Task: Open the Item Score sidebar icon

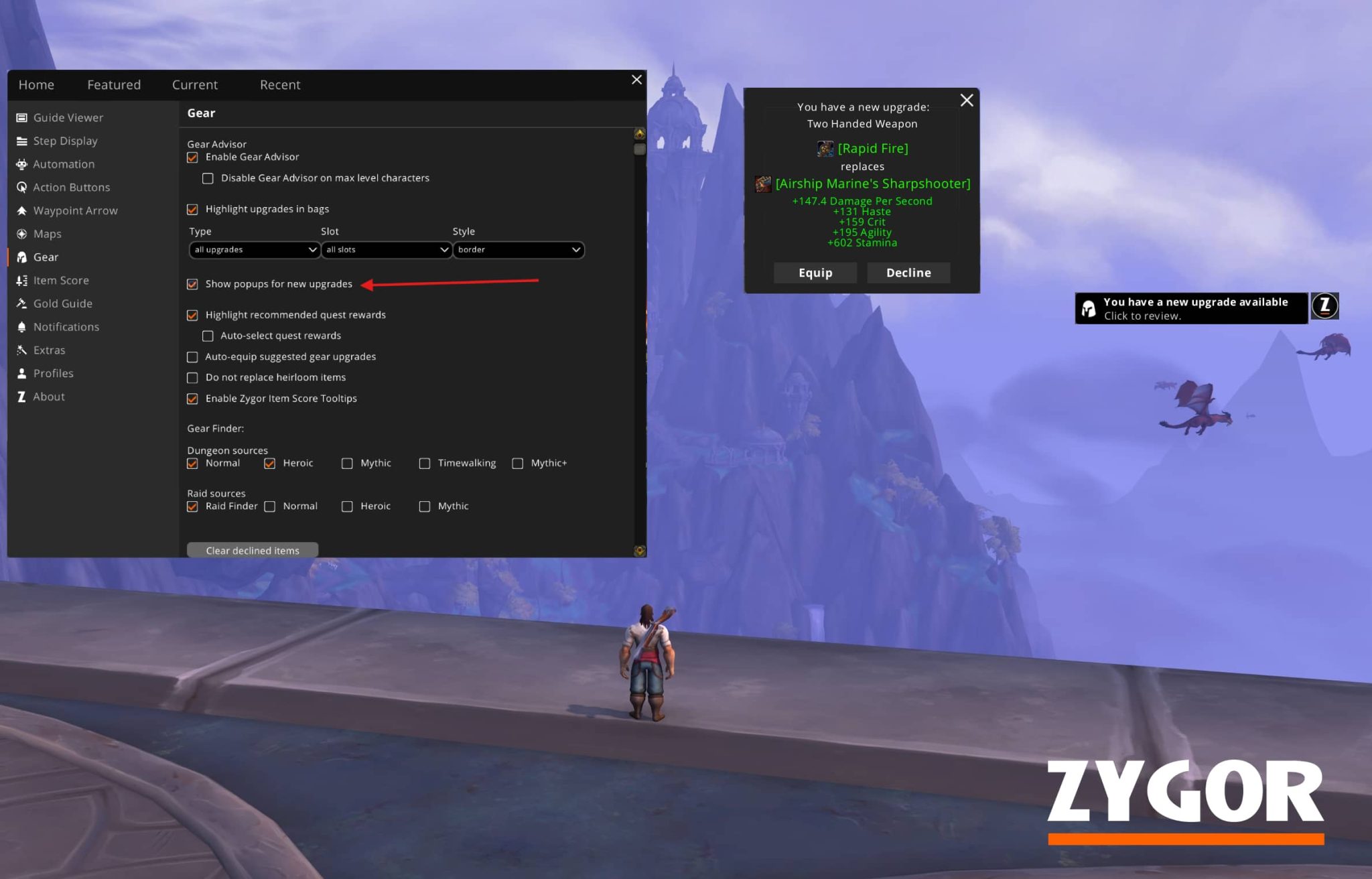Action: [x=22, y=280]
